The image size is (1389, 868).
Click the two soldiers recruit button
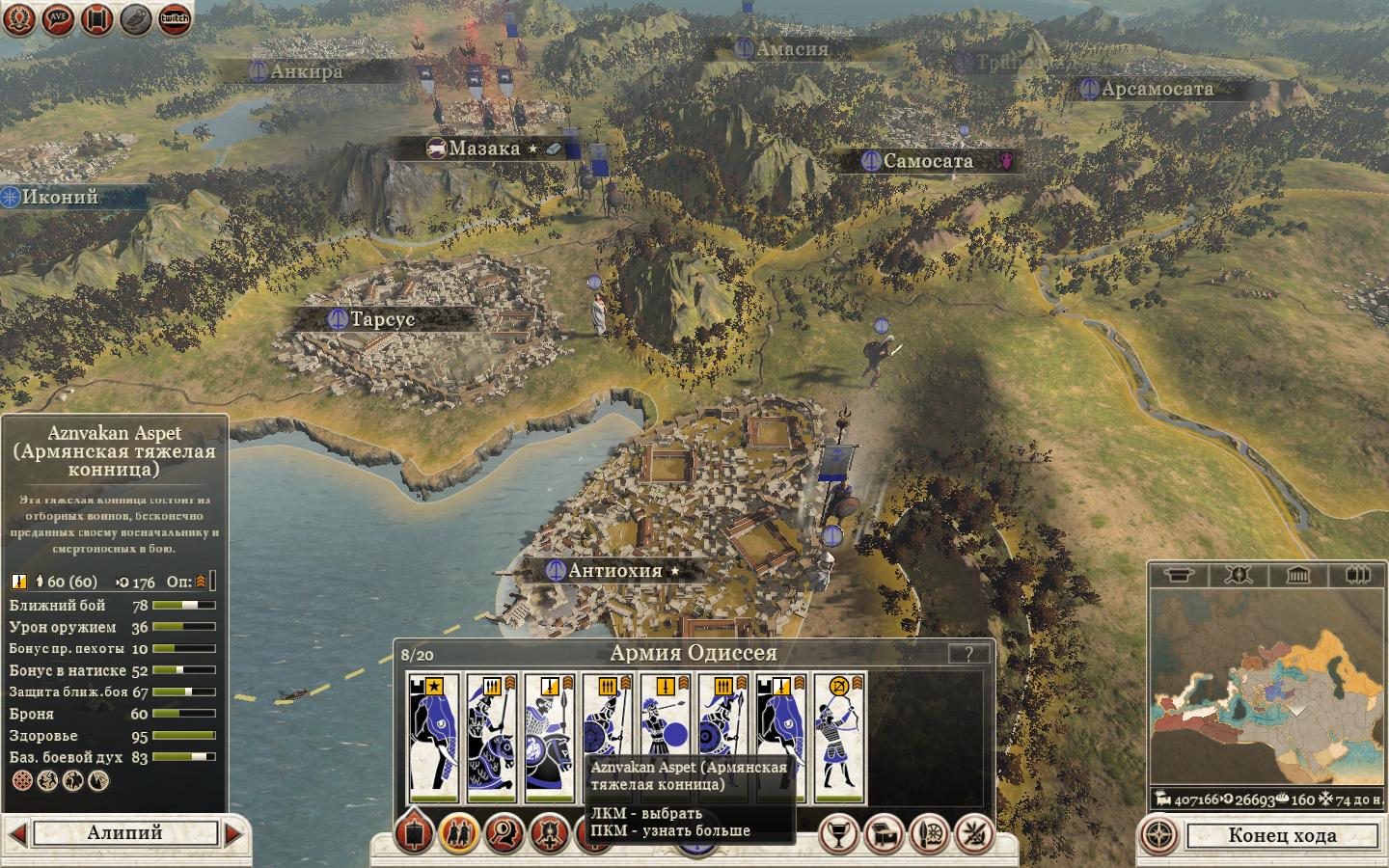(459, 833)
